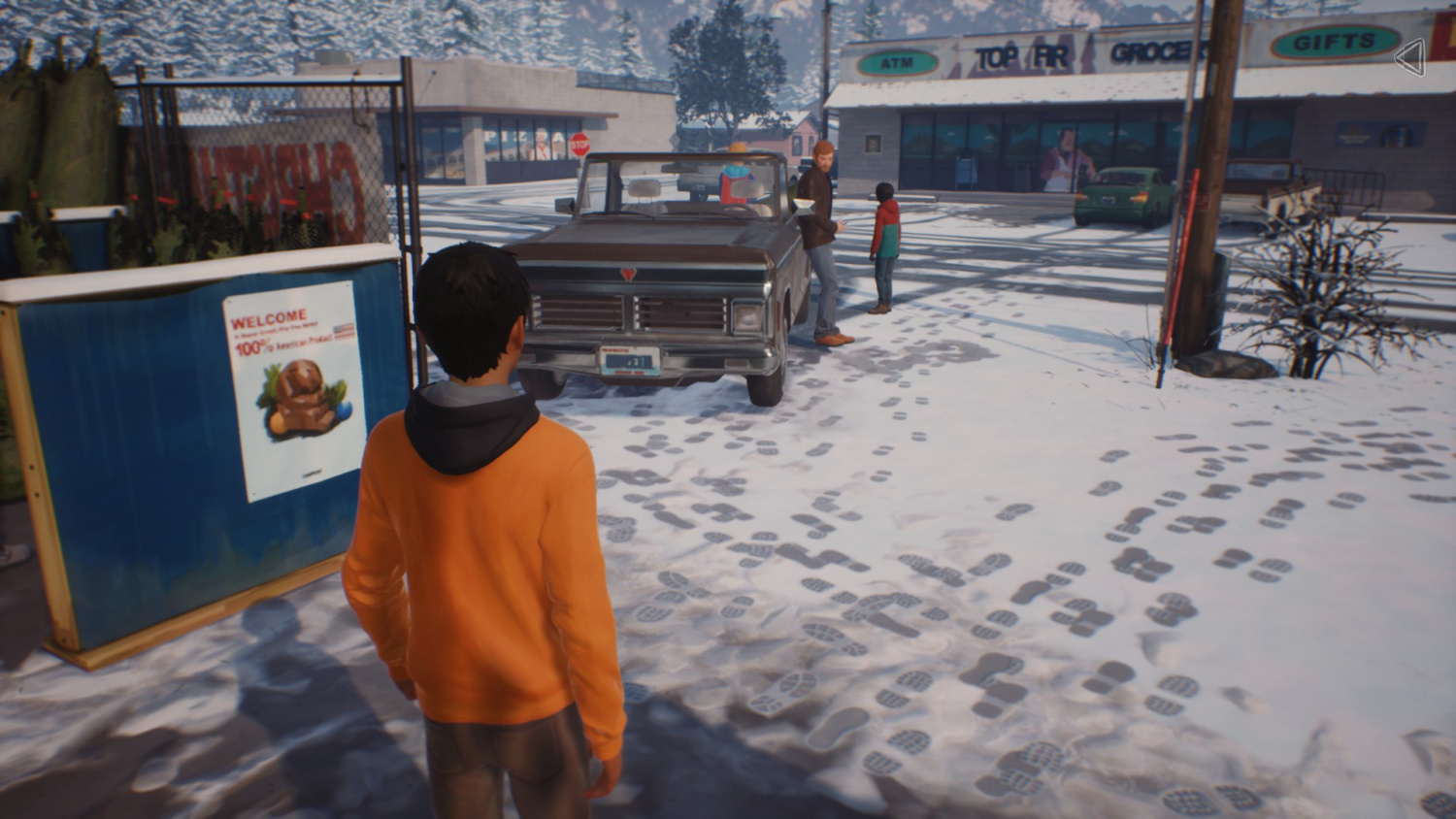
Task: Click the triangular arrow icon in the HUD
Action: [x=1410, y=57]
